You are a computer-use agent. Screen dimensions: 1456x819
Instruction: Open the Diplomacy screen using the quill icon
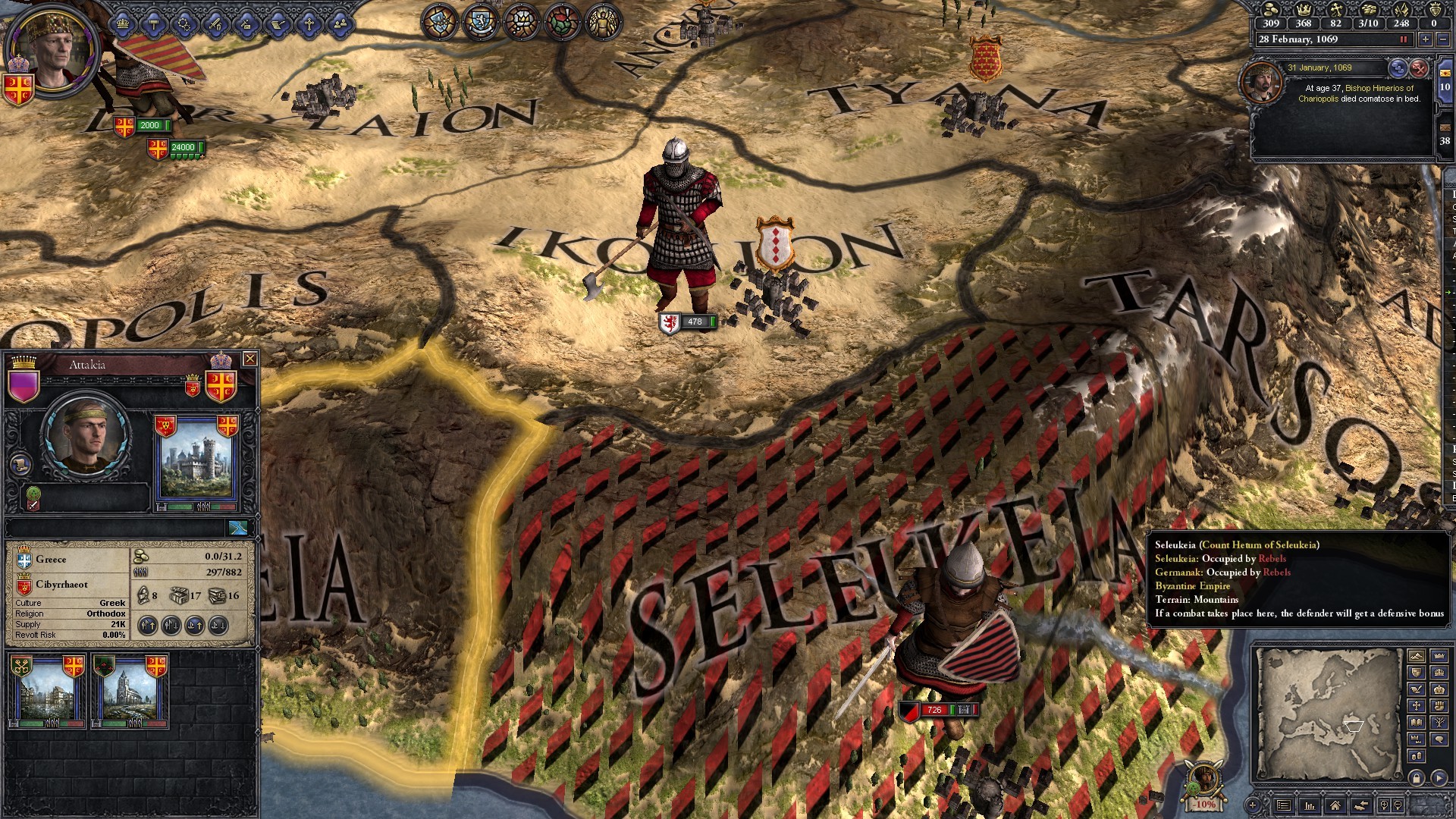277,24
